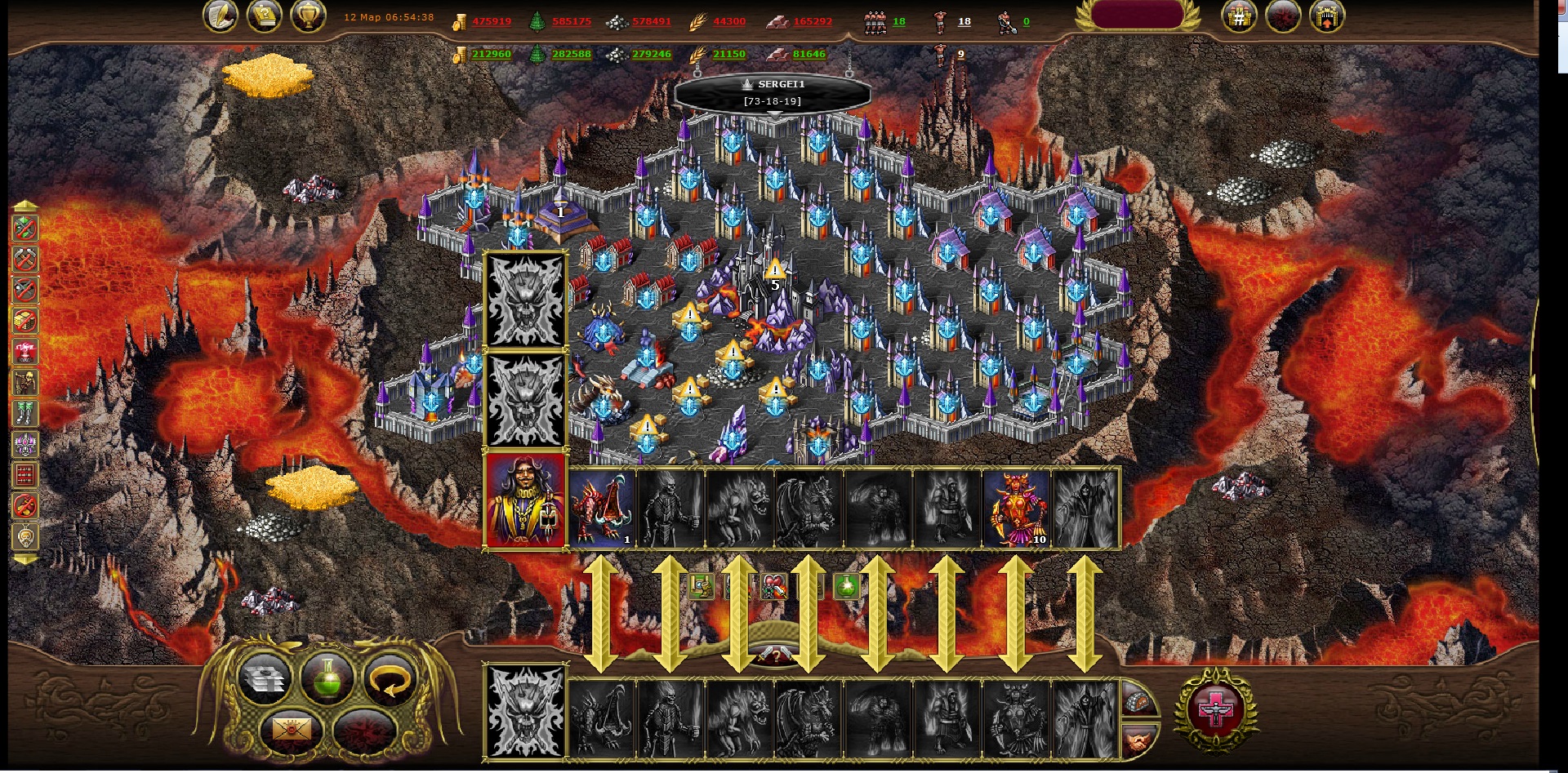The width and height of the screenshot is (1568, 773).
Task: Open the crossed swords question mark button
Action: pos(774,654)
